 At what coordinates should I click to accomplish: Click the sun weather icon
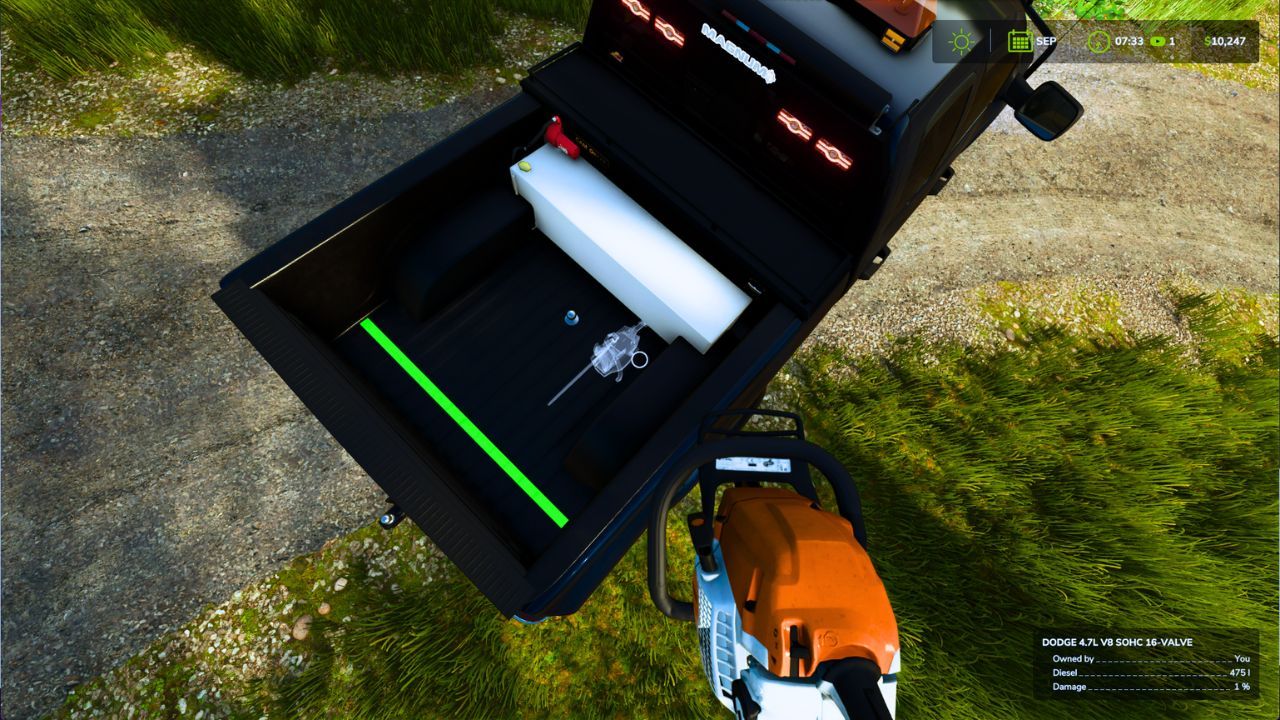click(x=960, y=42)
